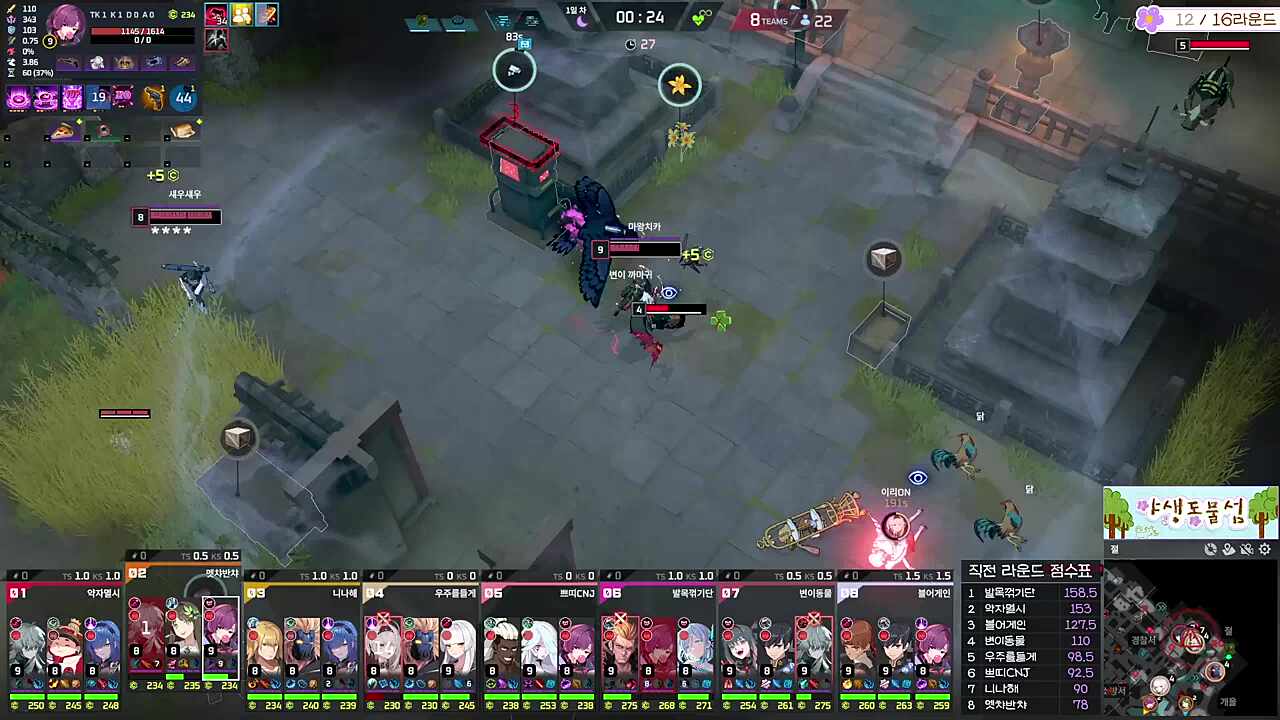Click the blue ammo icon showing 44
1280x720 pixels.
tap(183, 97)
